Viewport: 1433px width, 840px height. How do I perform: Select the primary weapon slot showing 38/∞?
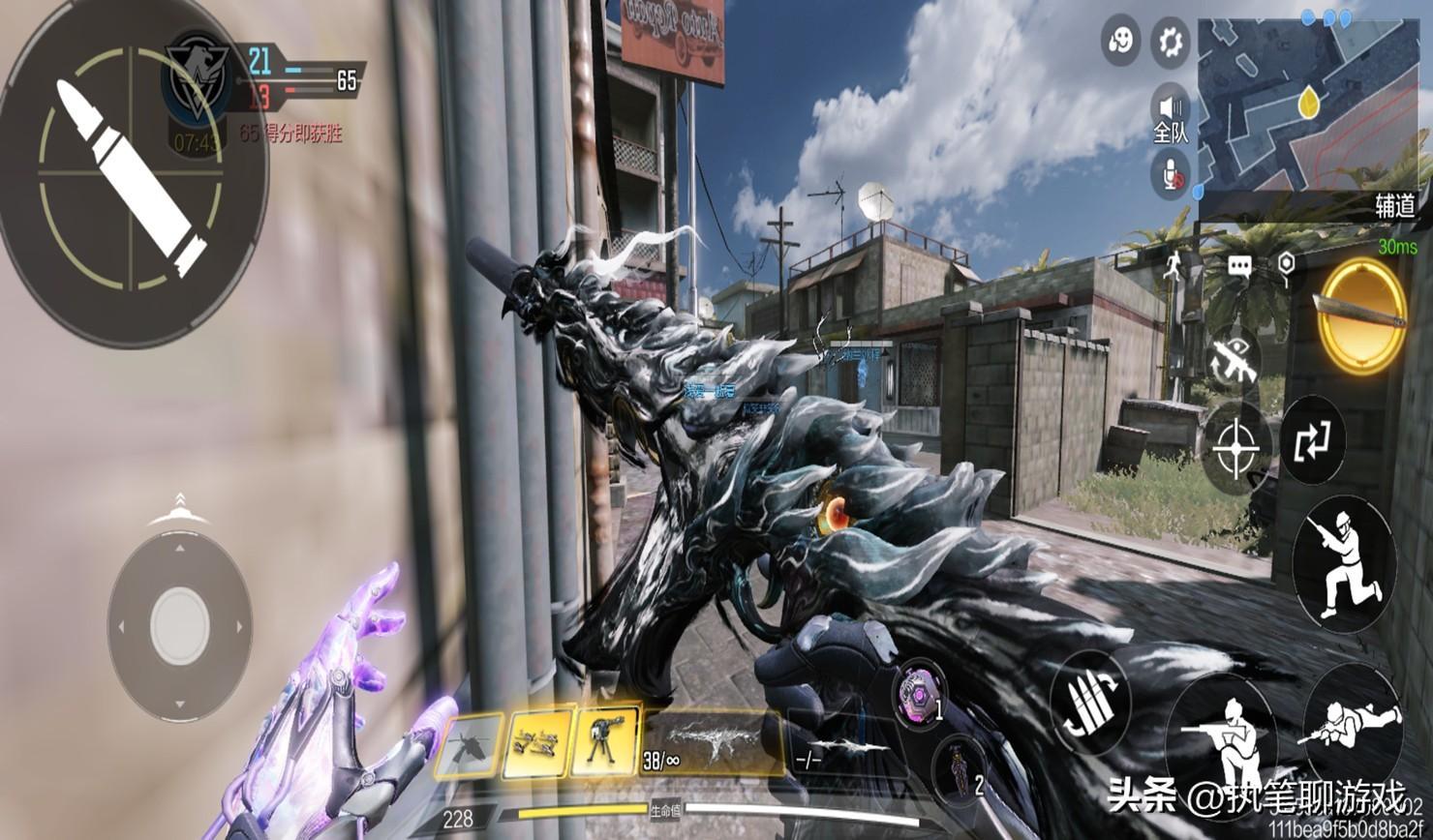point(712,741)
